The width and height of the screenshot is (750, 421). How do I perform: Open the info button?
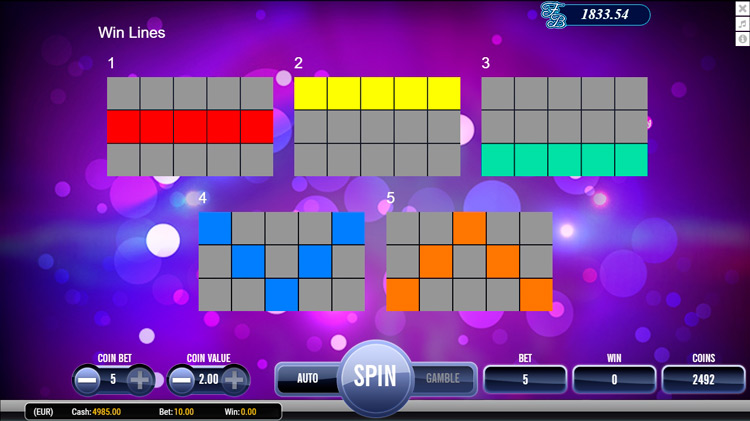point(742,39)
